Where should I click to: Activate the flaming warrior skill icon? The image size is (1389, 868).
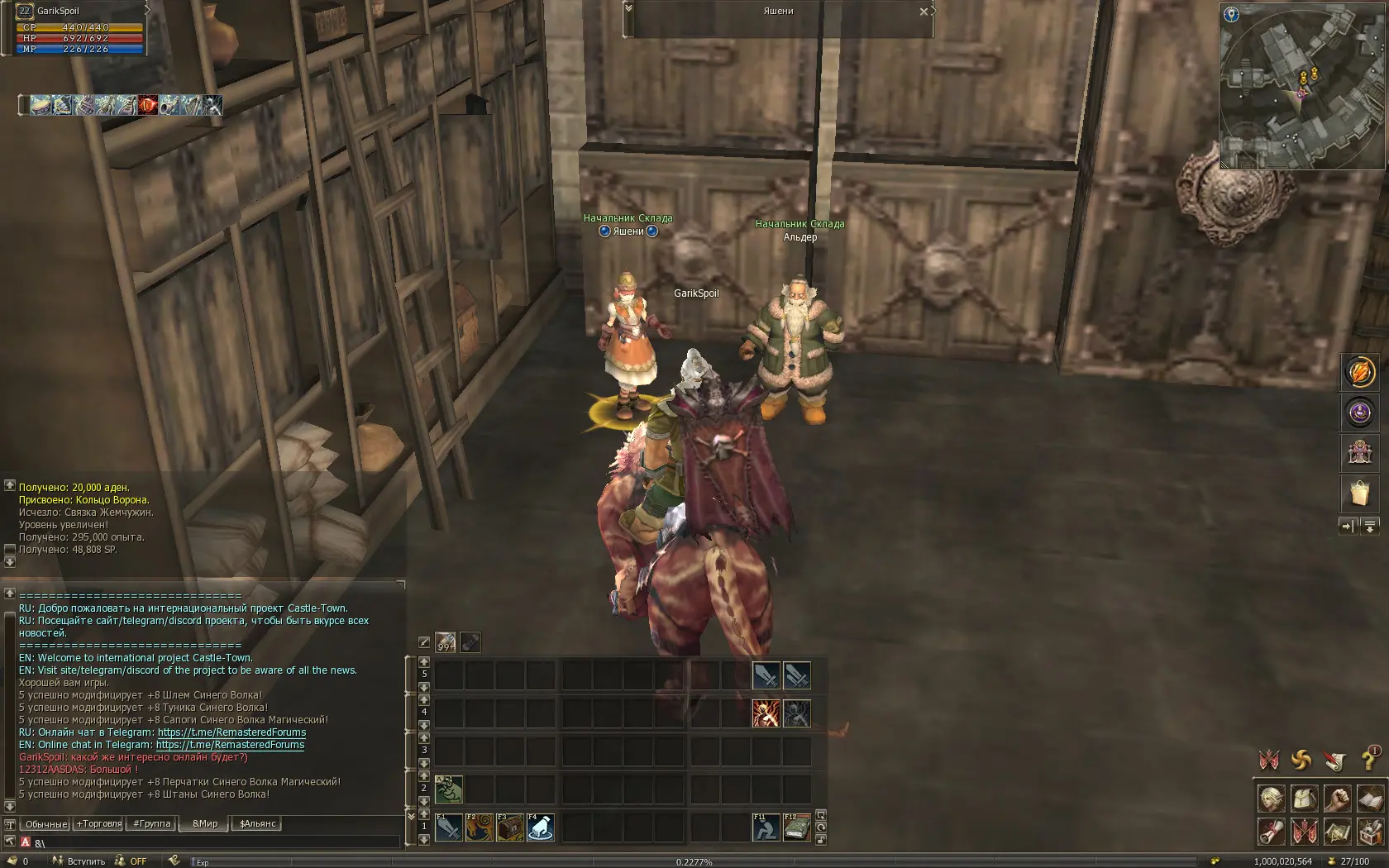(766, 713)
